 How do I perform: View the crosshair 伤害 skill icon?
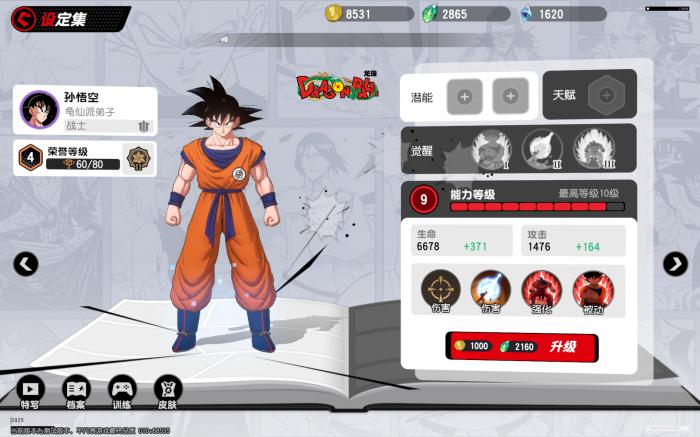click(x=439, y=291)
